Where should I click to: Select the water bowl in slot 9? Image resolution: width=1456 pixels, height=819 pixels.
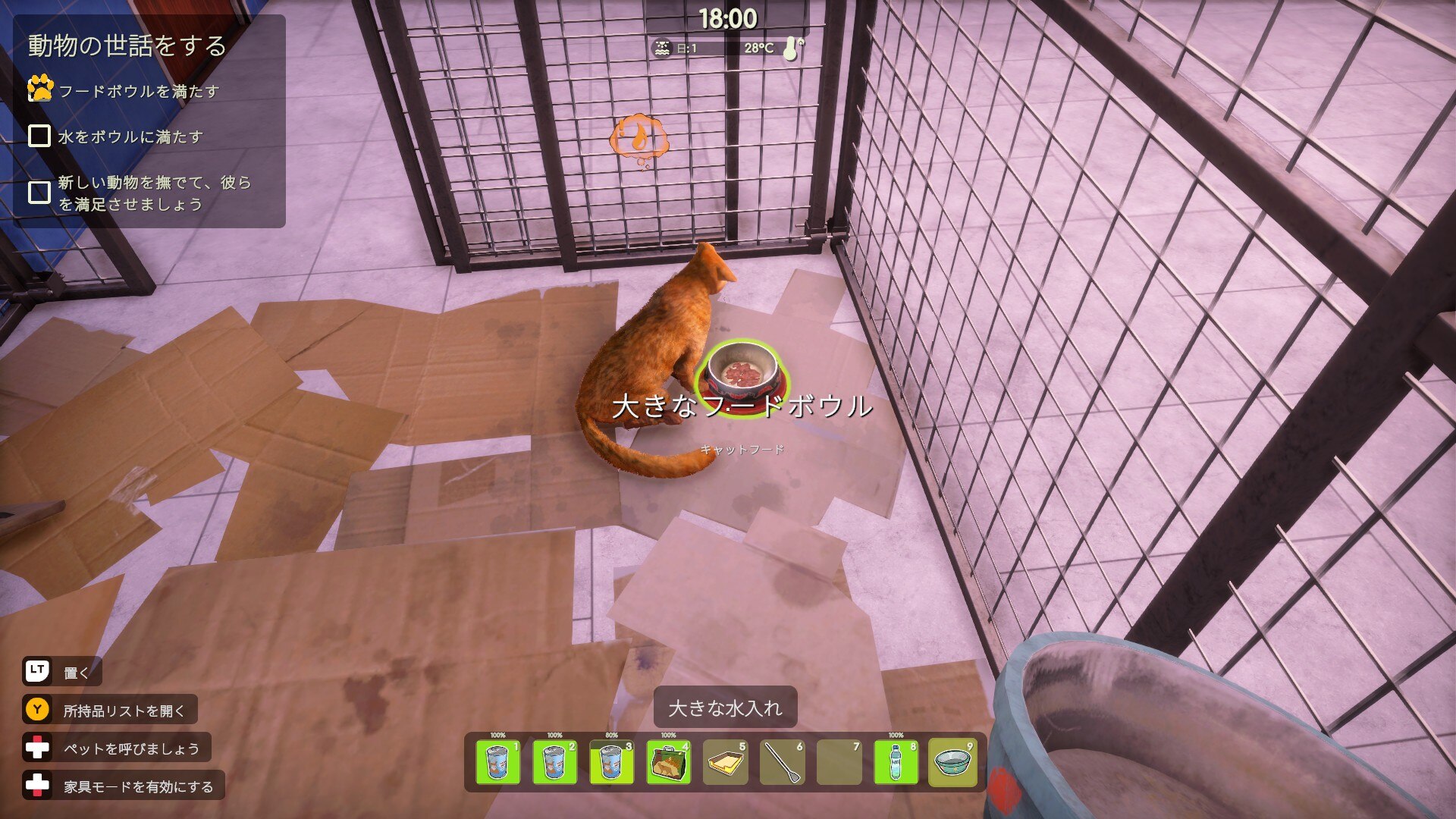(952, 762)
